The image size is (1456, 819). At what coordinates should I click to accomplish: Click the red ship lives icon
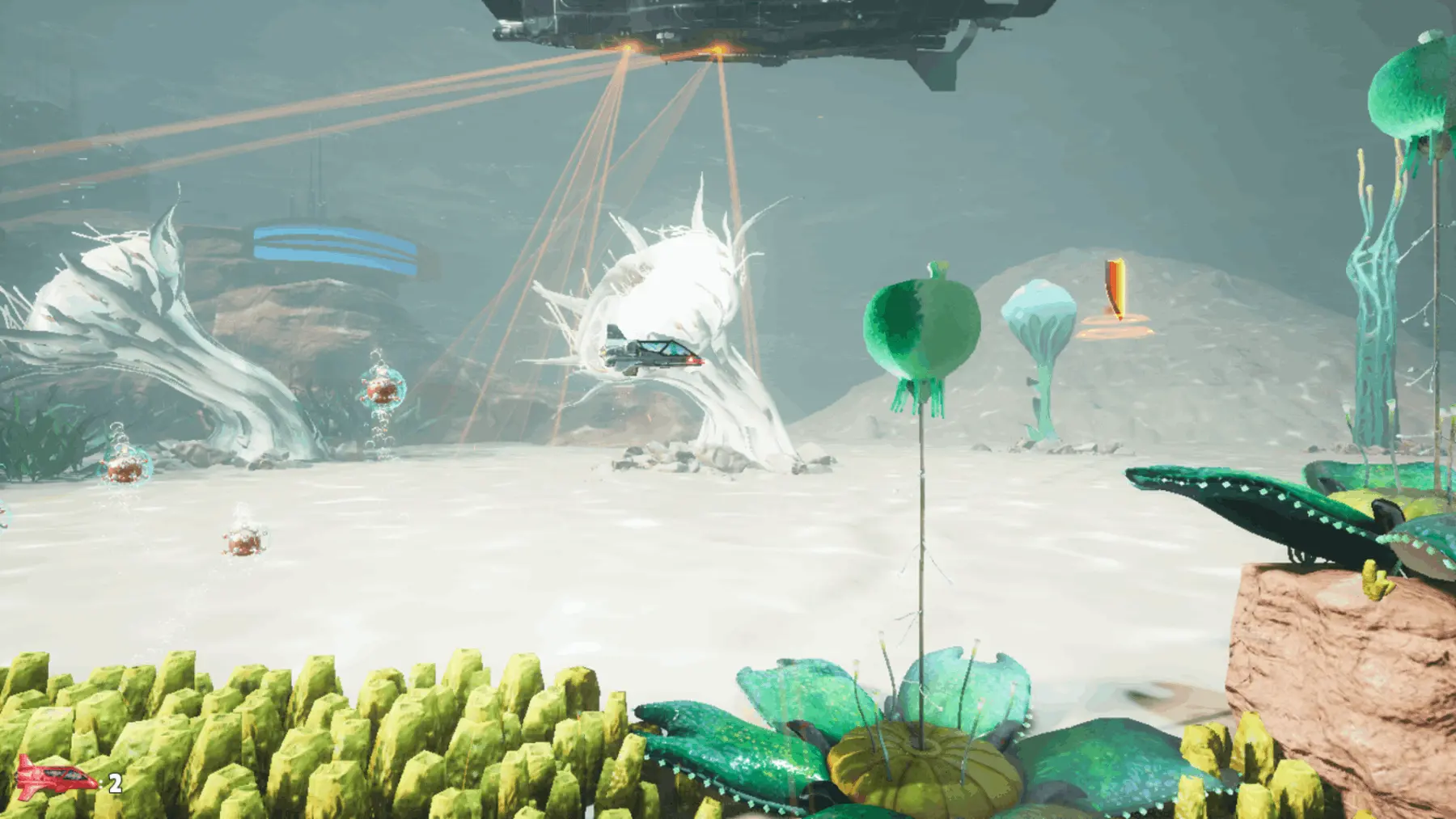point(54,778)
